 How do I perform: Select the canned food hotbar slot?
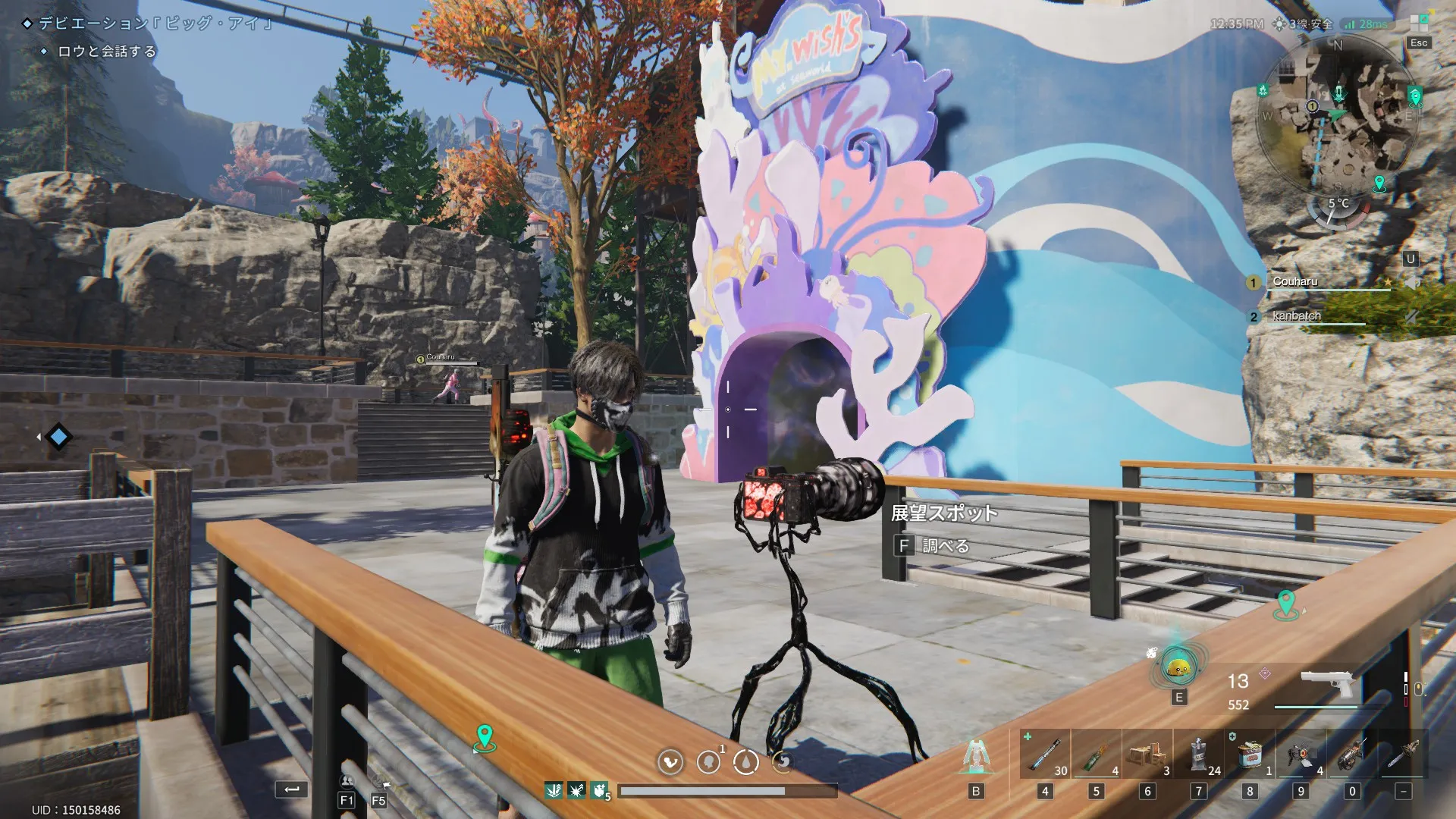click(x=1250, y=754)
